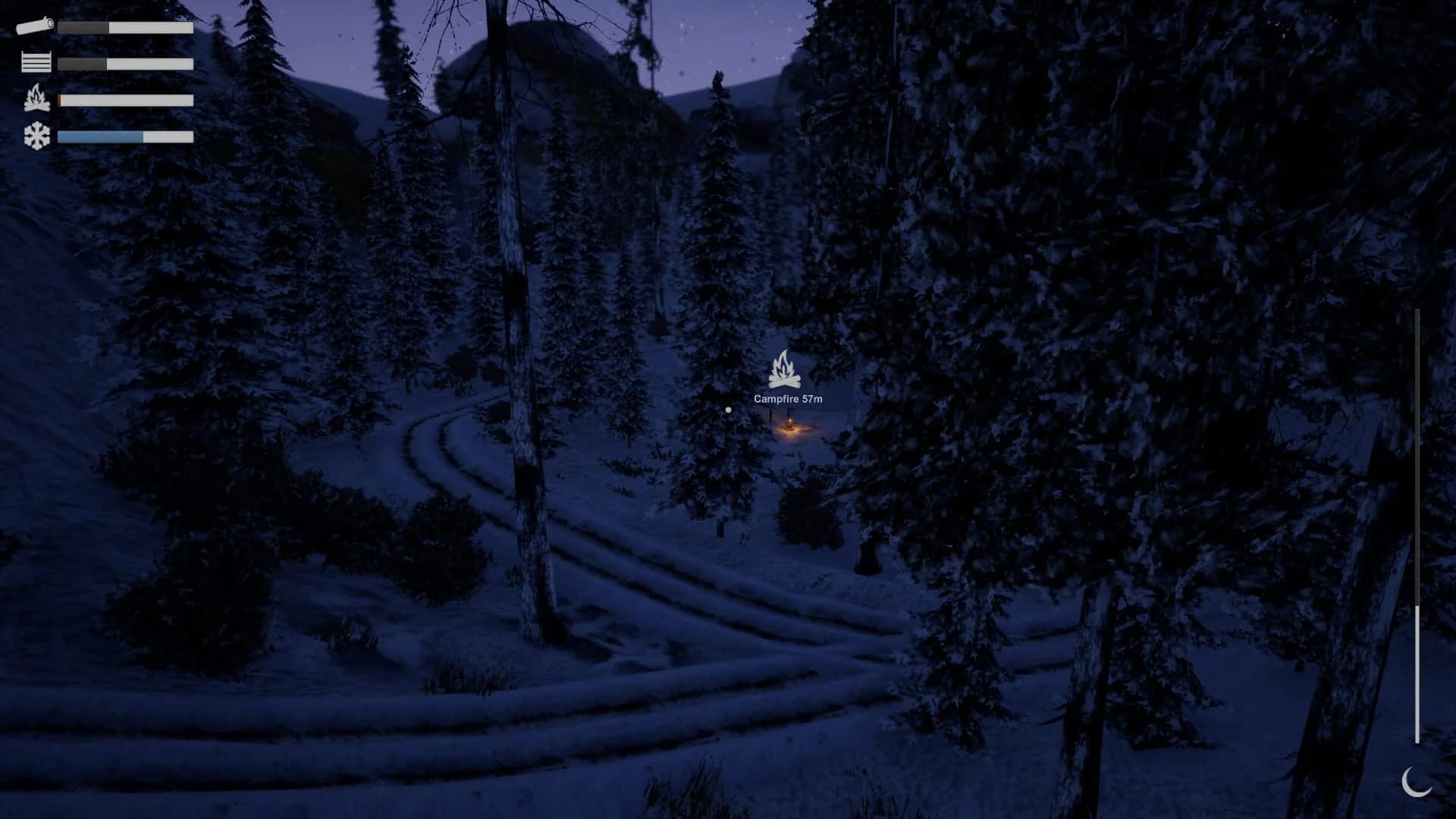Viewport: 1456px width, 819px height.
Task: Click the log icon next to the top bar
Action: [34, 27]
